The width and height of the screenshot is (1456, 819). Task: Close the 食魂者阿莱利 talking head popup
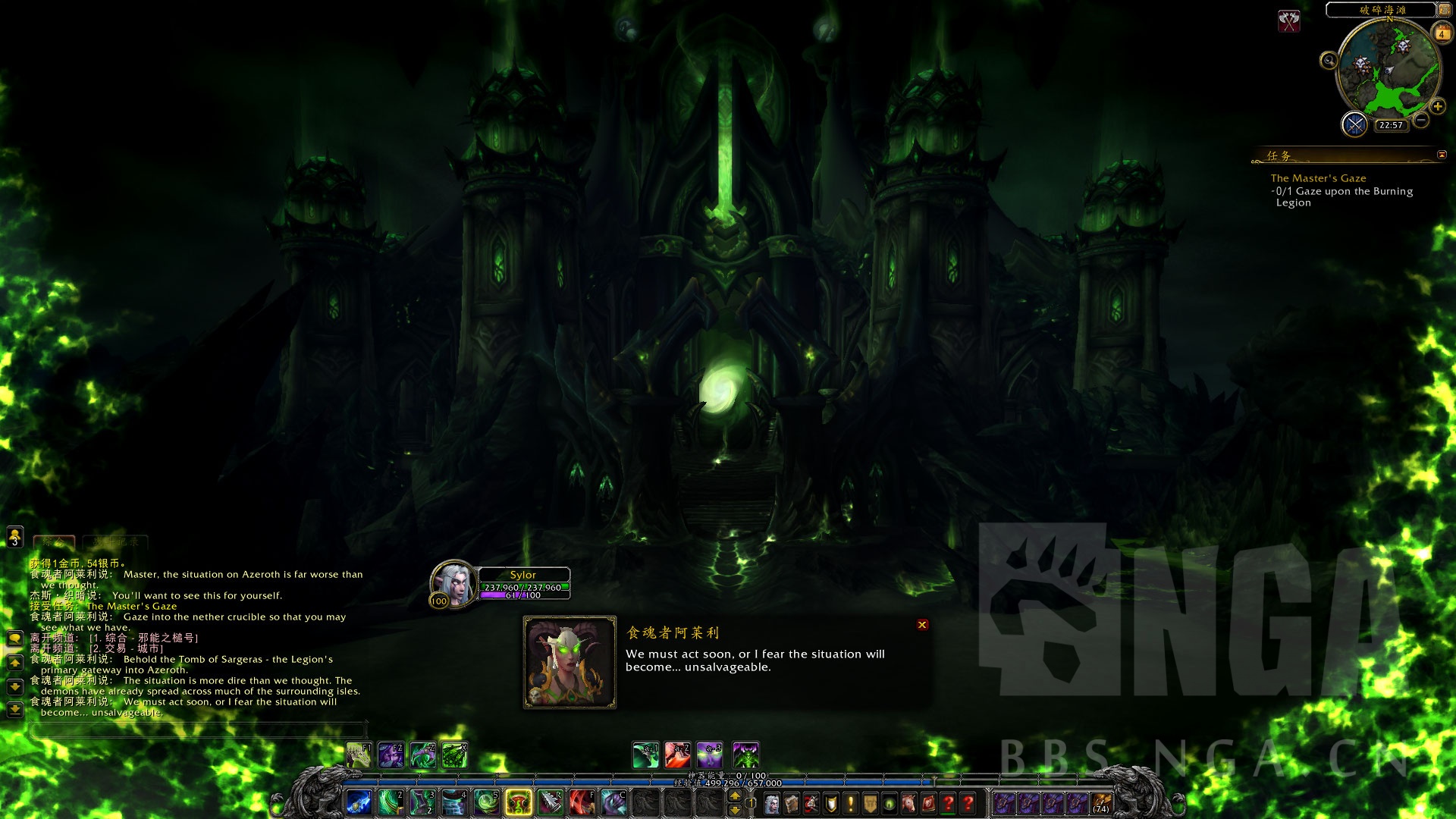[x=922, y=625]
